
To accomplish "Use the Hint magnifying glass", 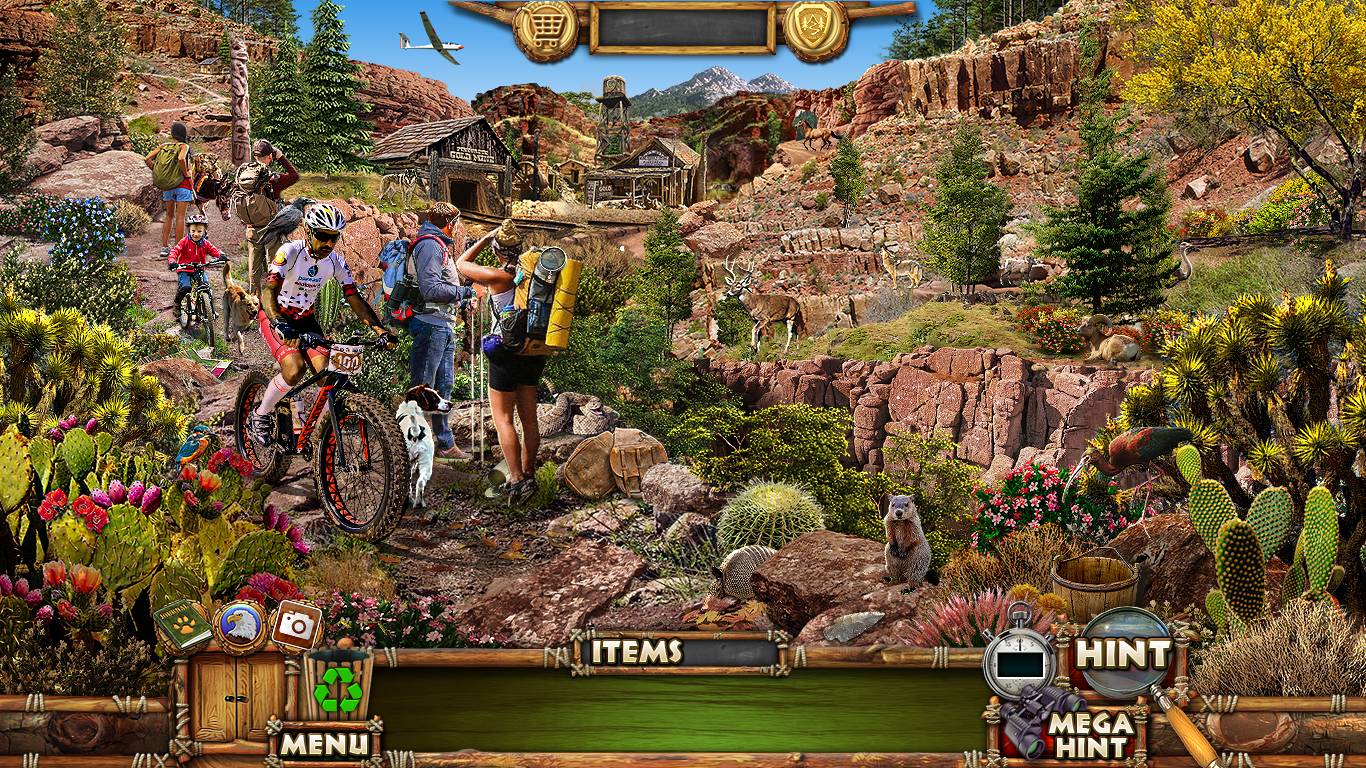I will coord(1124,655).
